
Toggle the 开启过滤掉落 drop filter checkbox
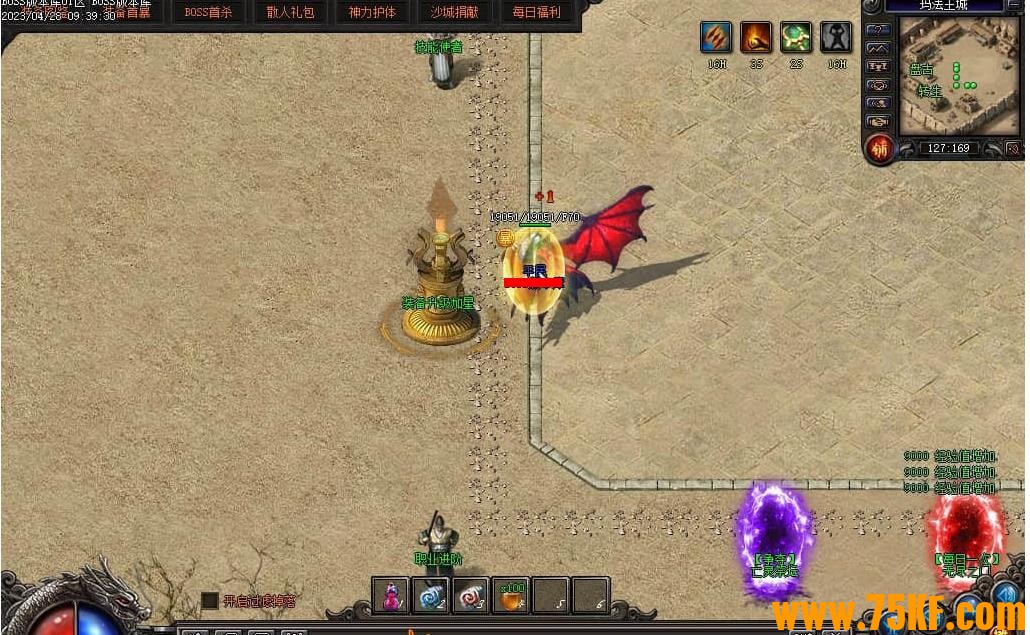pos(209,600)
